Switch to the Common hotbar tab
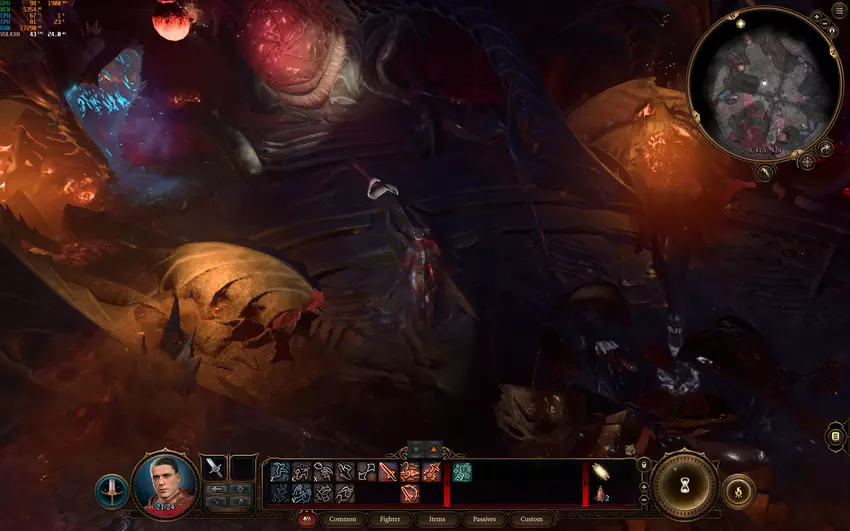The image size is (850, 531). point(342,519)
